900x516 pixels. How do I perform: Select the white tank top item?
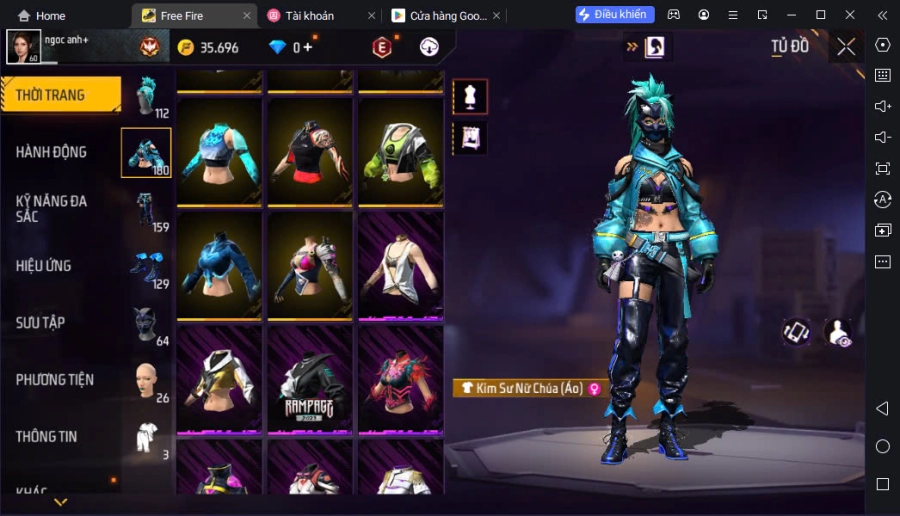click(x=400, y=265)
